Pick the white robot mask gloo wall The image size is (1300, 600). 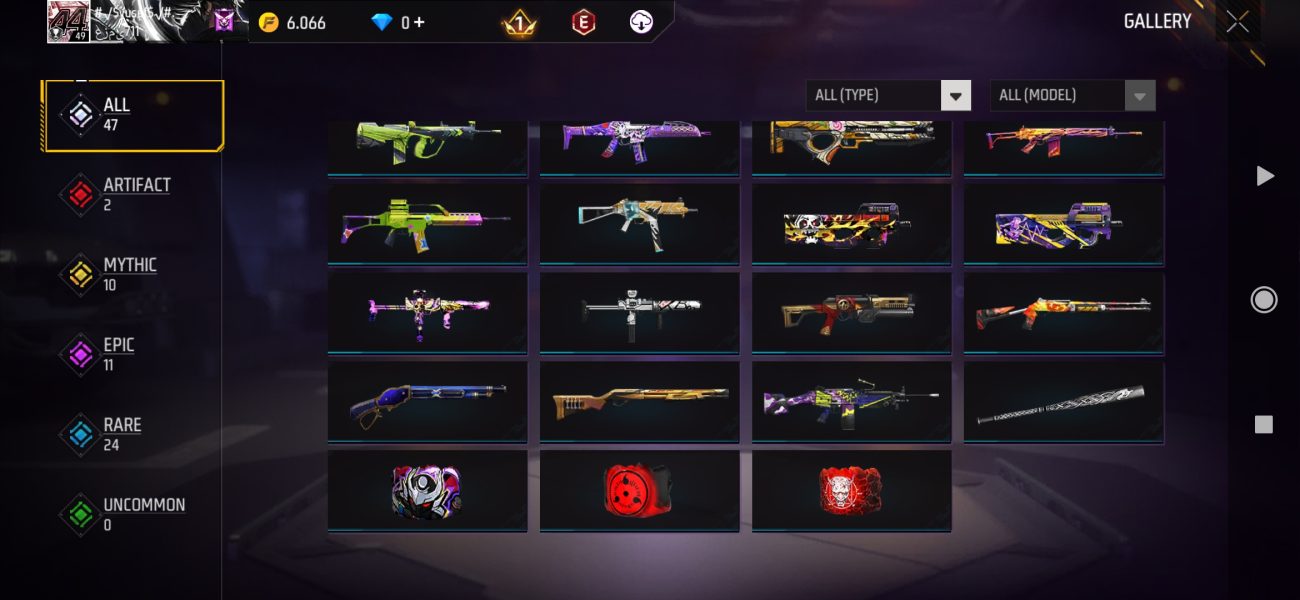point(427,491)
